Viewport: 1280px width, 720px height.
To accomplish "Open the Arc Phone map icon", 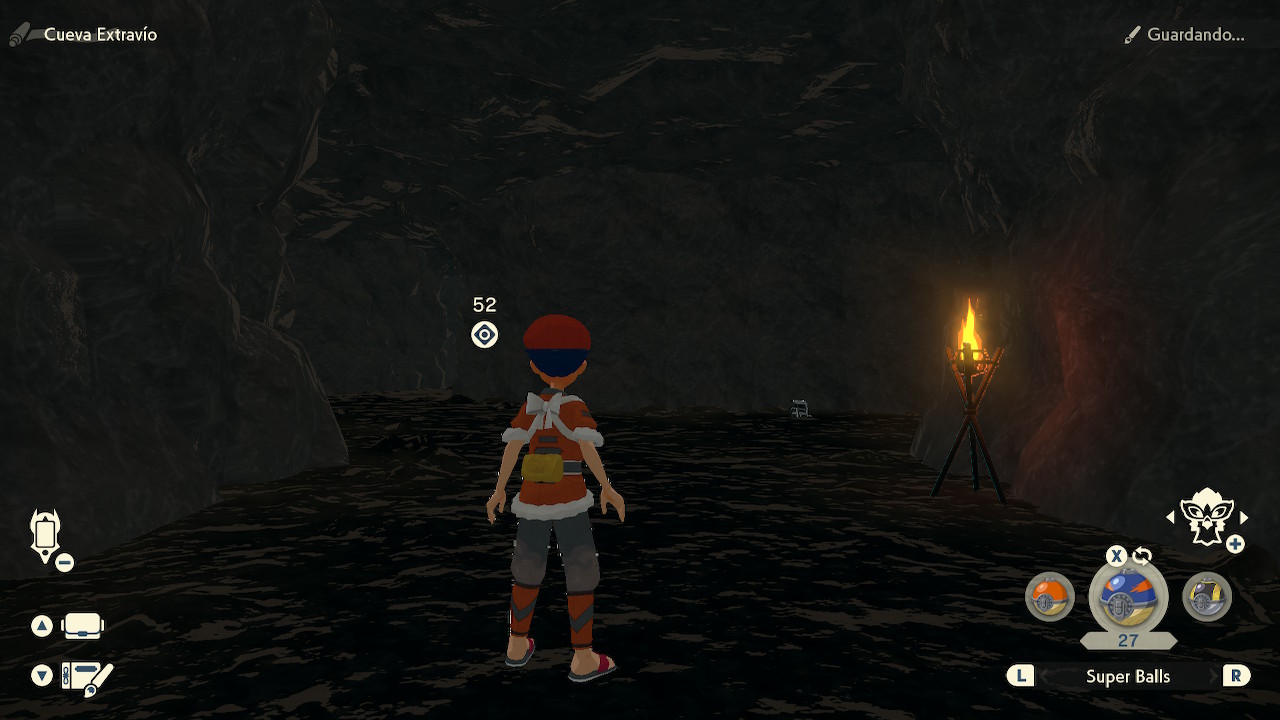I will click(x=46, y=535).
